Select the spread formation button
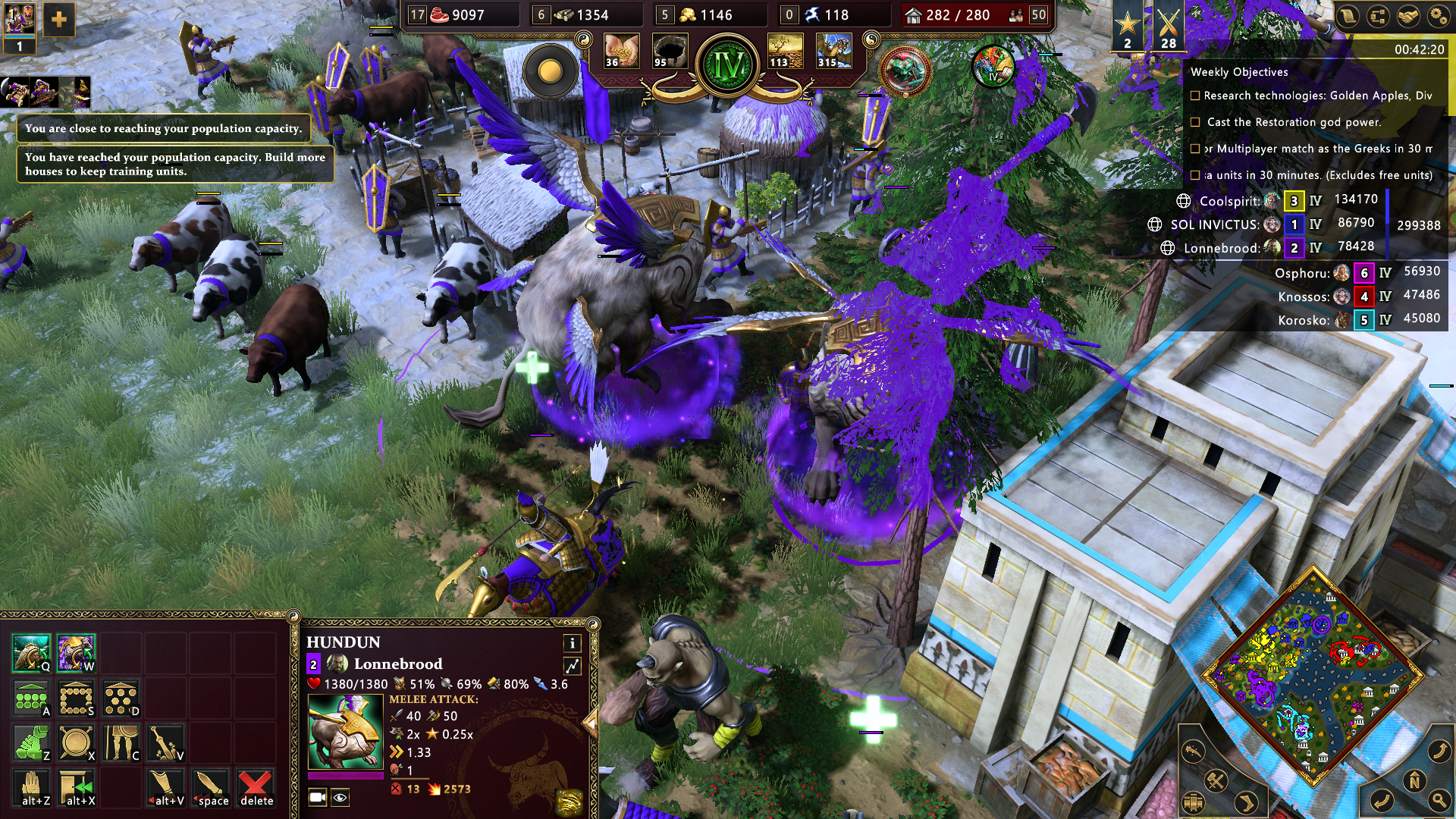 tap(121, 698)
